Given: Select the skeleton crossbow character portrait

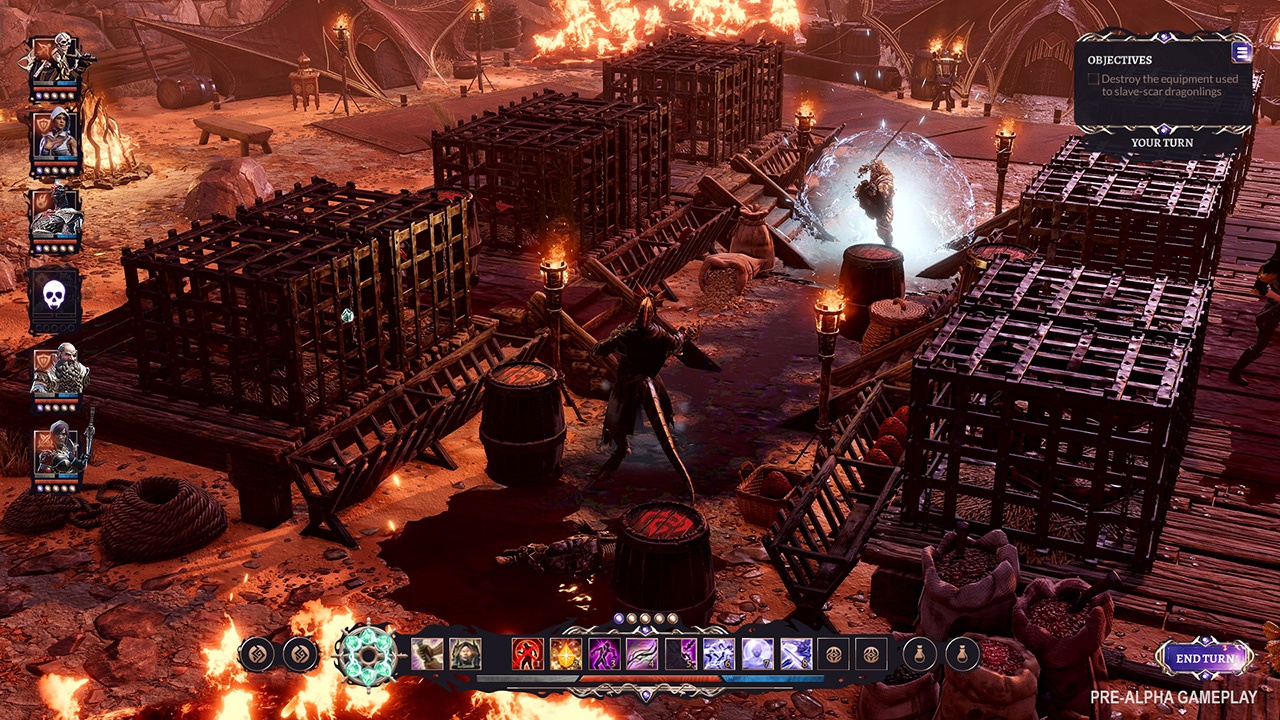Looking at the screenshot, I should [56, 61].
